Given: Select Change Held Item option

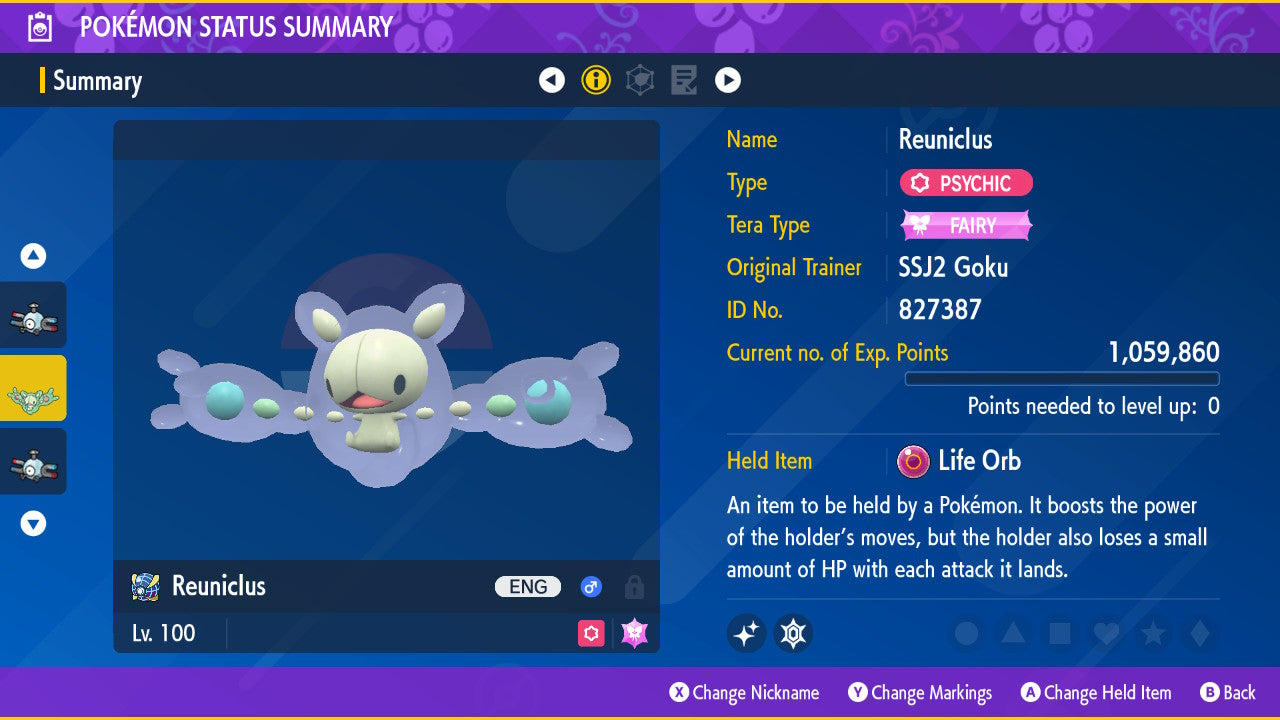Looking at the screenshot, I should [x=1096, y=692].
